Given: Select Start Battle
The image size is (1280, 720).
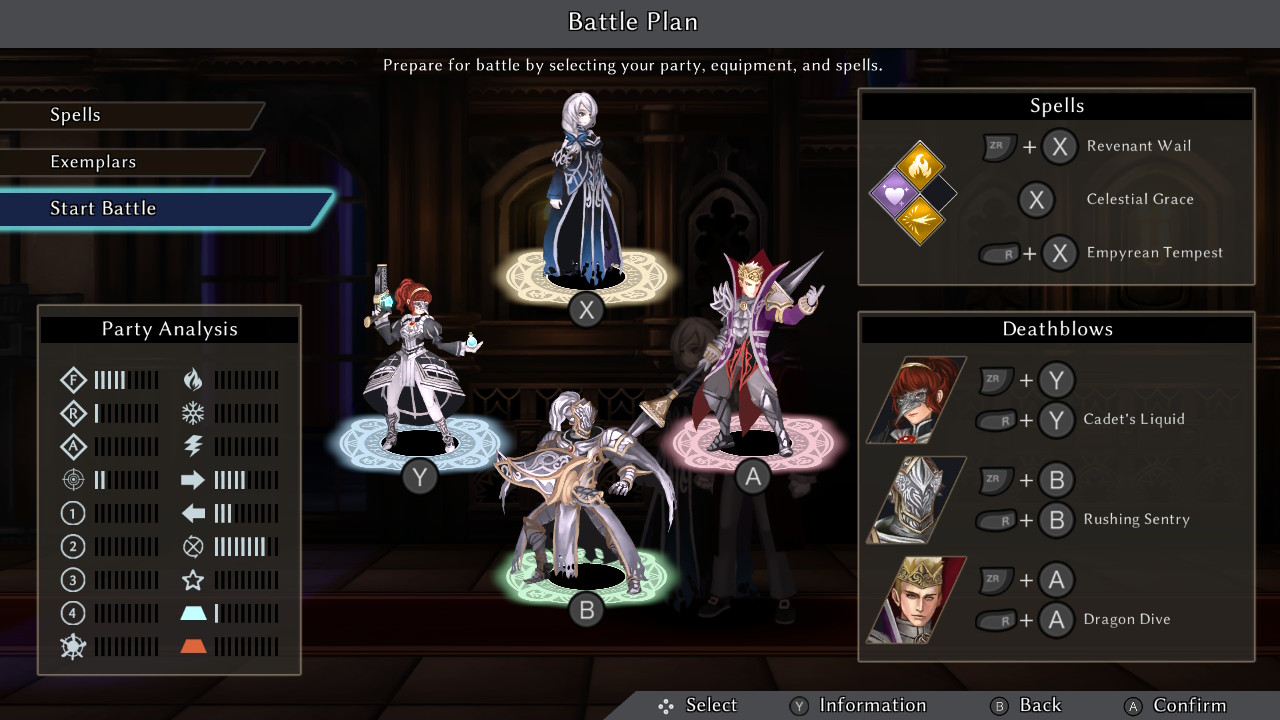Looking at the screenshot, I should click(103, 208).
